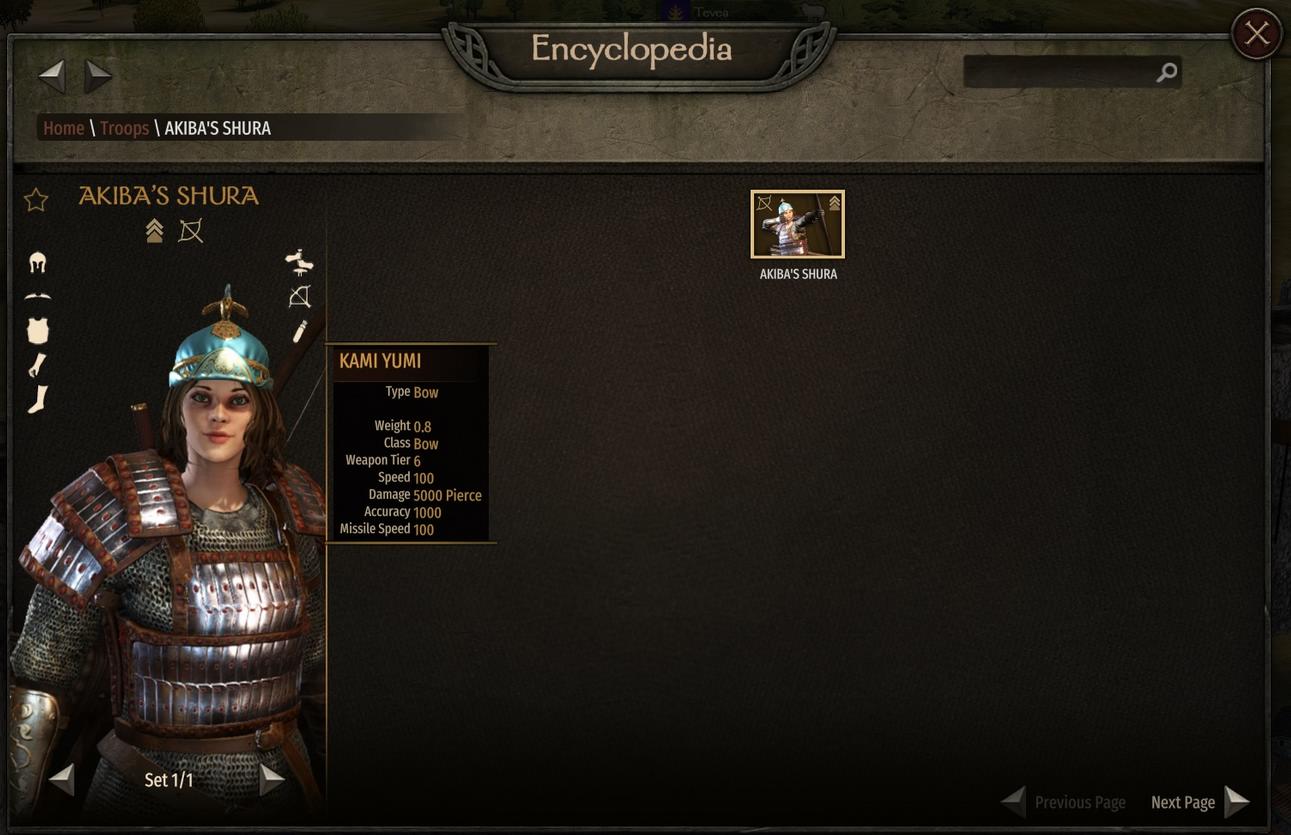
Task: Open the Home breadcrumb link
Action: pos(63,128)
